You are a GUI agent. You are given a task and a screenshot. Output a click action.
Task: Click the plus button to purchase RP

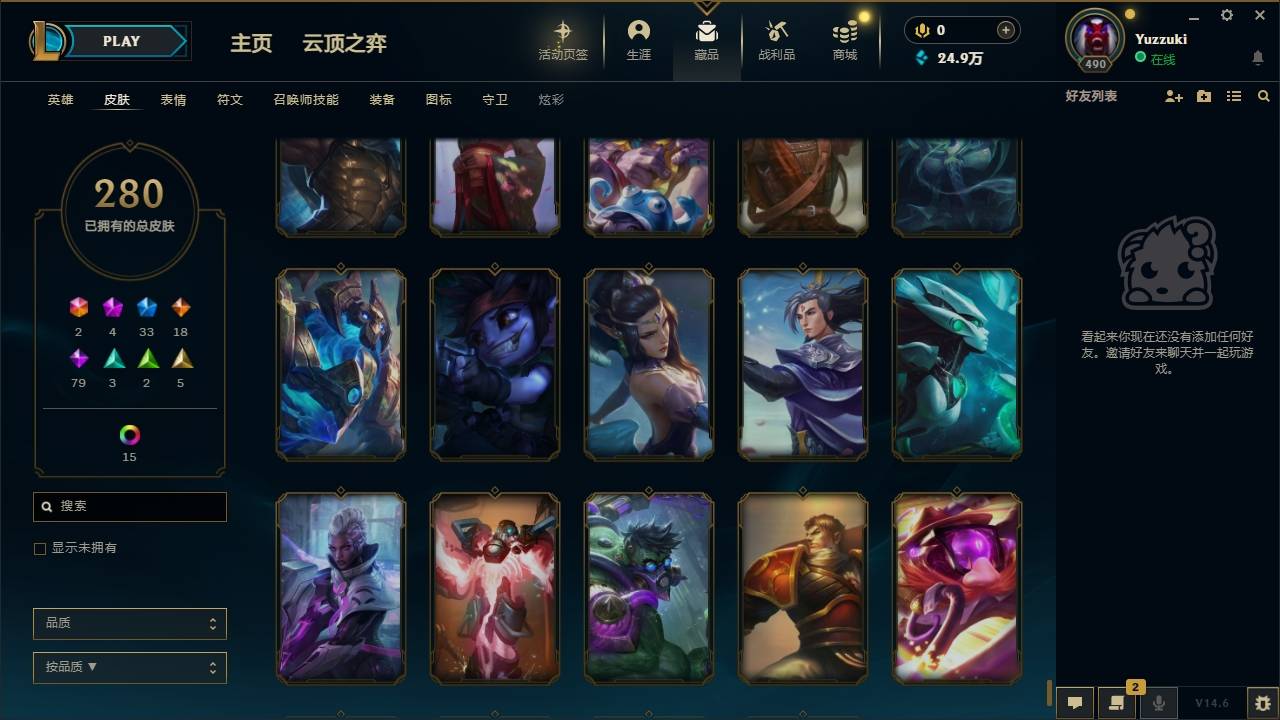click(1006, 30)
